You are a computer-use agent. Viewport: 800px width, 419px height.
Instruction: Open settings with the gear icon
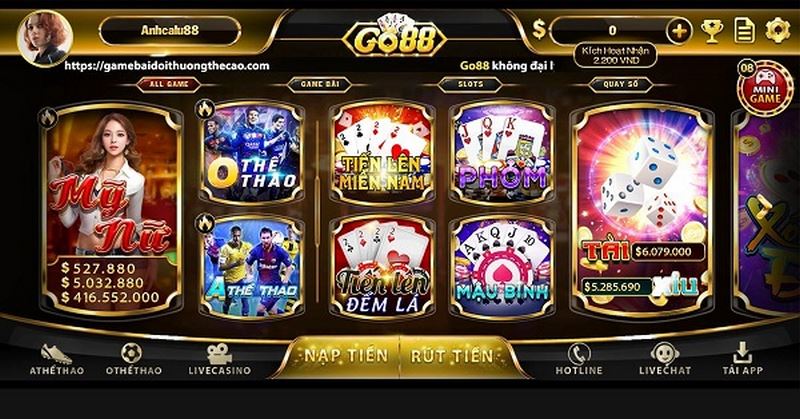point(777,31)
